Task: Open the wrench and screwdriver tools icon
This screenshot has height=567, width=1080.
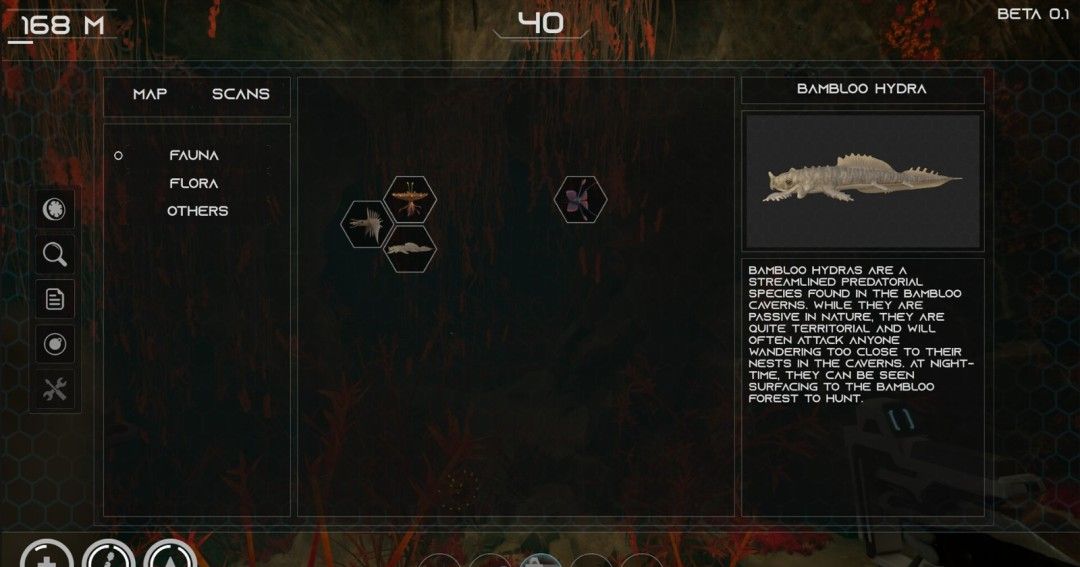Action: click(x=55, y=390)
